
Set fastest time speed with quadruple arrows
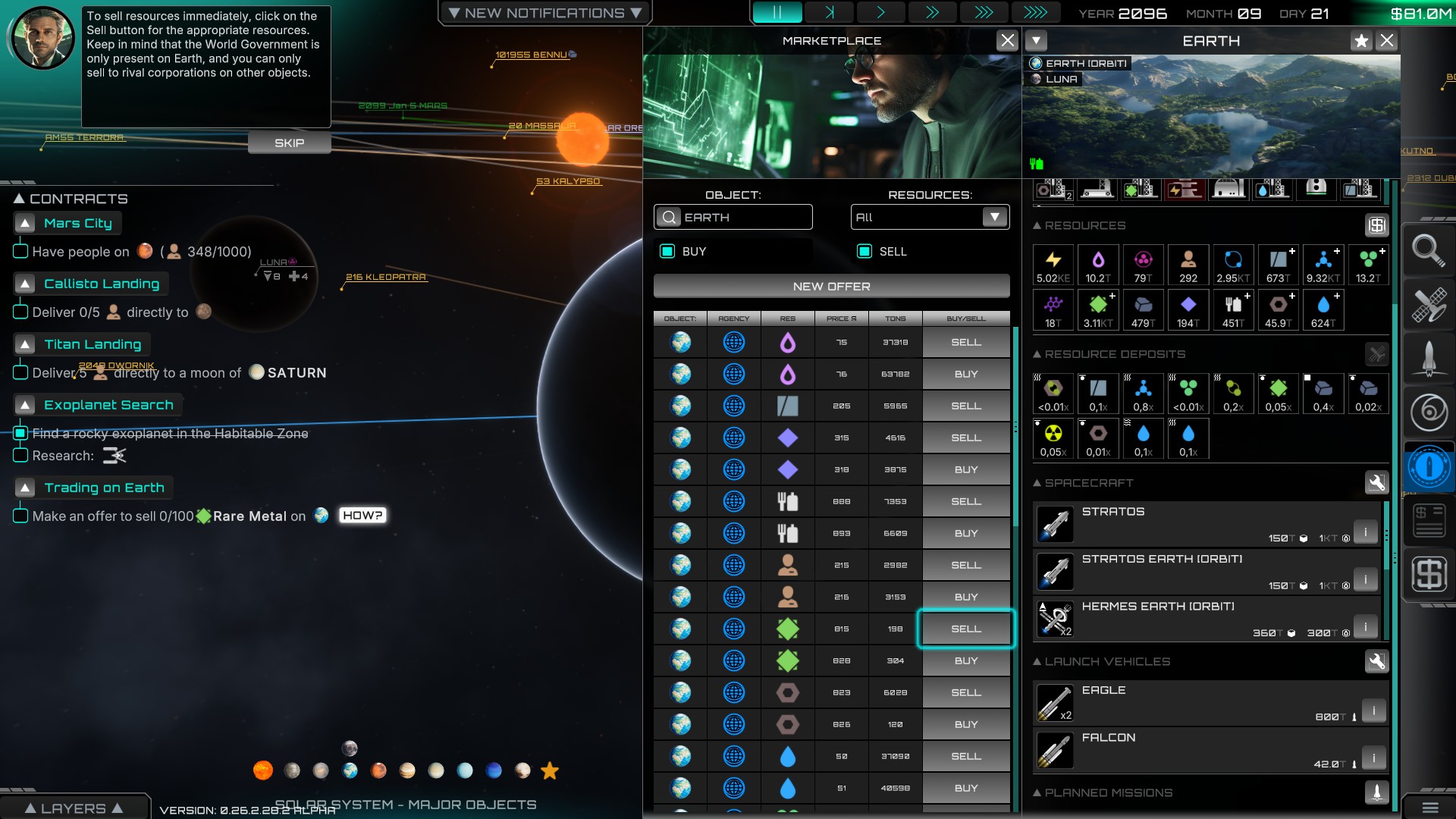click(1035, 13)
